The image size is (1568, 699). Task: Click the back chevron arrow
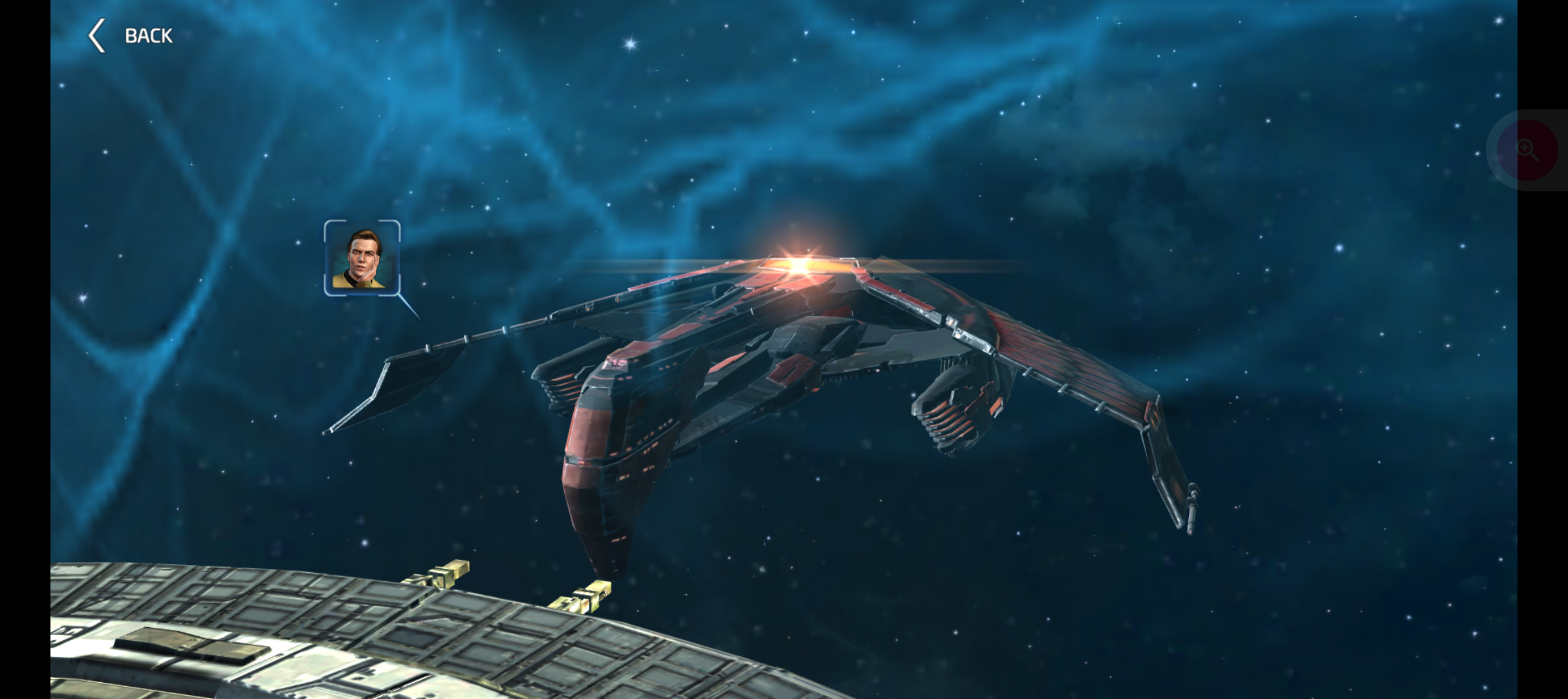(x=98, y=34)
